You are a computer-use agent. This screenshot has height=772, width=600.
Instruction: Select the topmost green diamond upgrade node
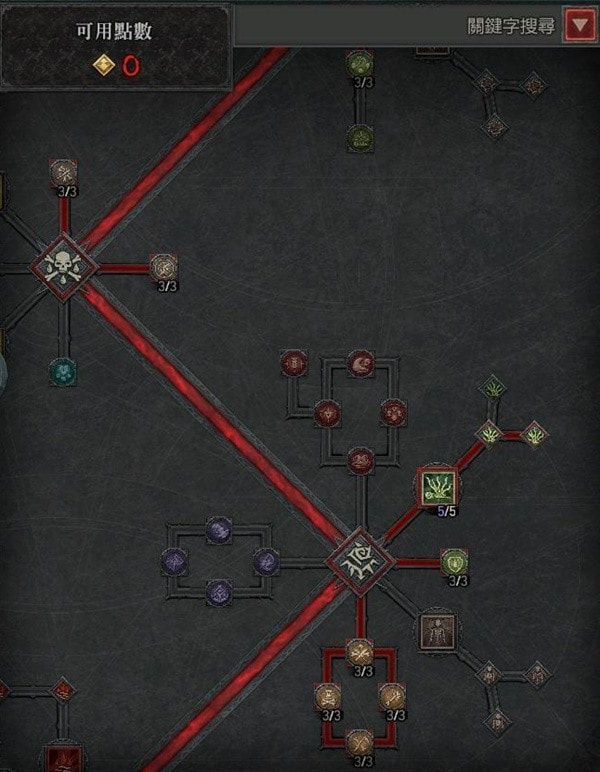point(491,387)
